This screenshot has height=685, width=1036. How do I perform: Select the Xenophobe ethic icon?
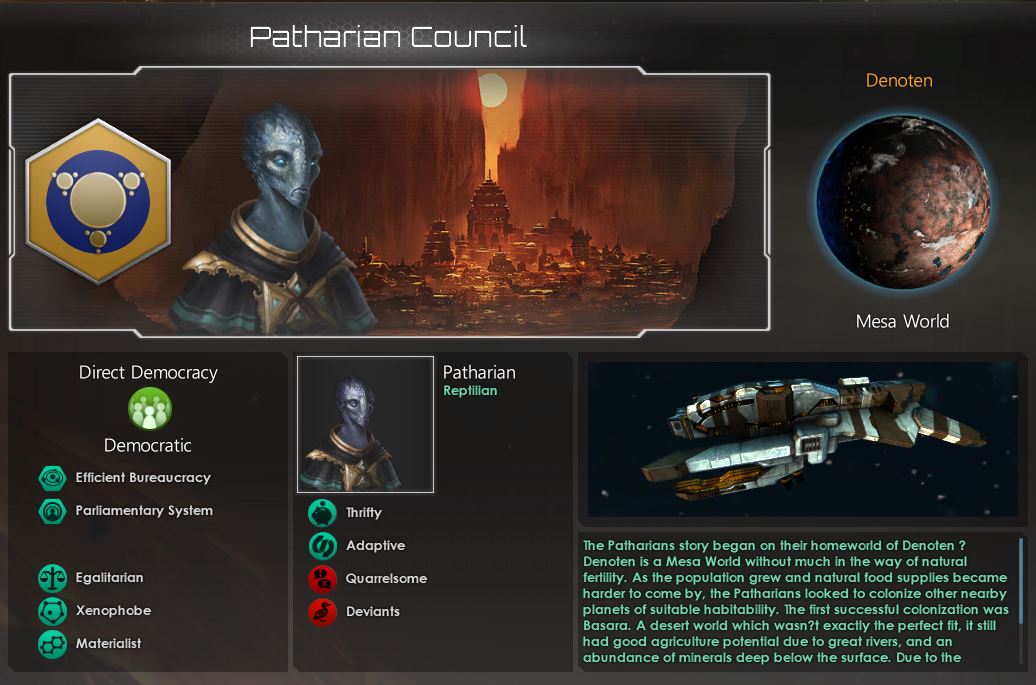[x=52, y=611]
